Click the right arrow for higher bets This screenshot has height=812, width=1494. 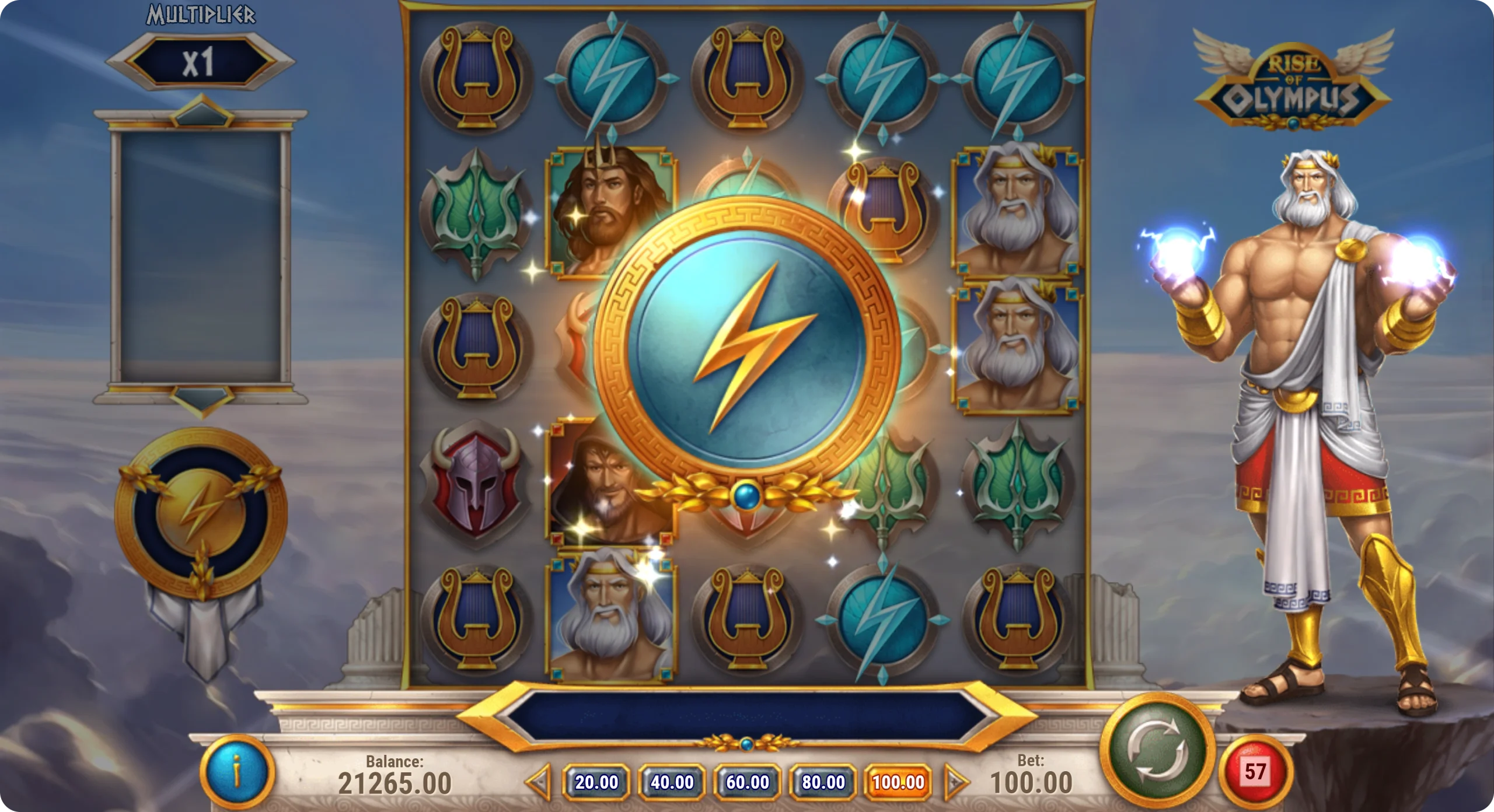(x=955, y=782)
